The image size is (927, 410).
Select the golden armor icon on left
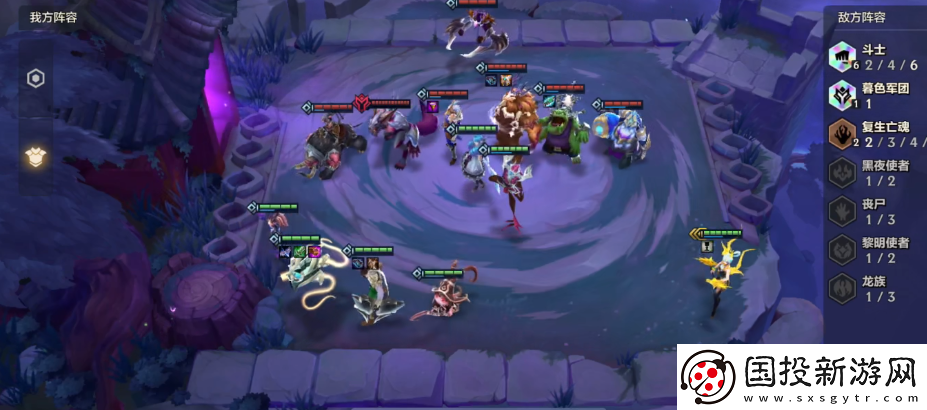tap(34, 155)
